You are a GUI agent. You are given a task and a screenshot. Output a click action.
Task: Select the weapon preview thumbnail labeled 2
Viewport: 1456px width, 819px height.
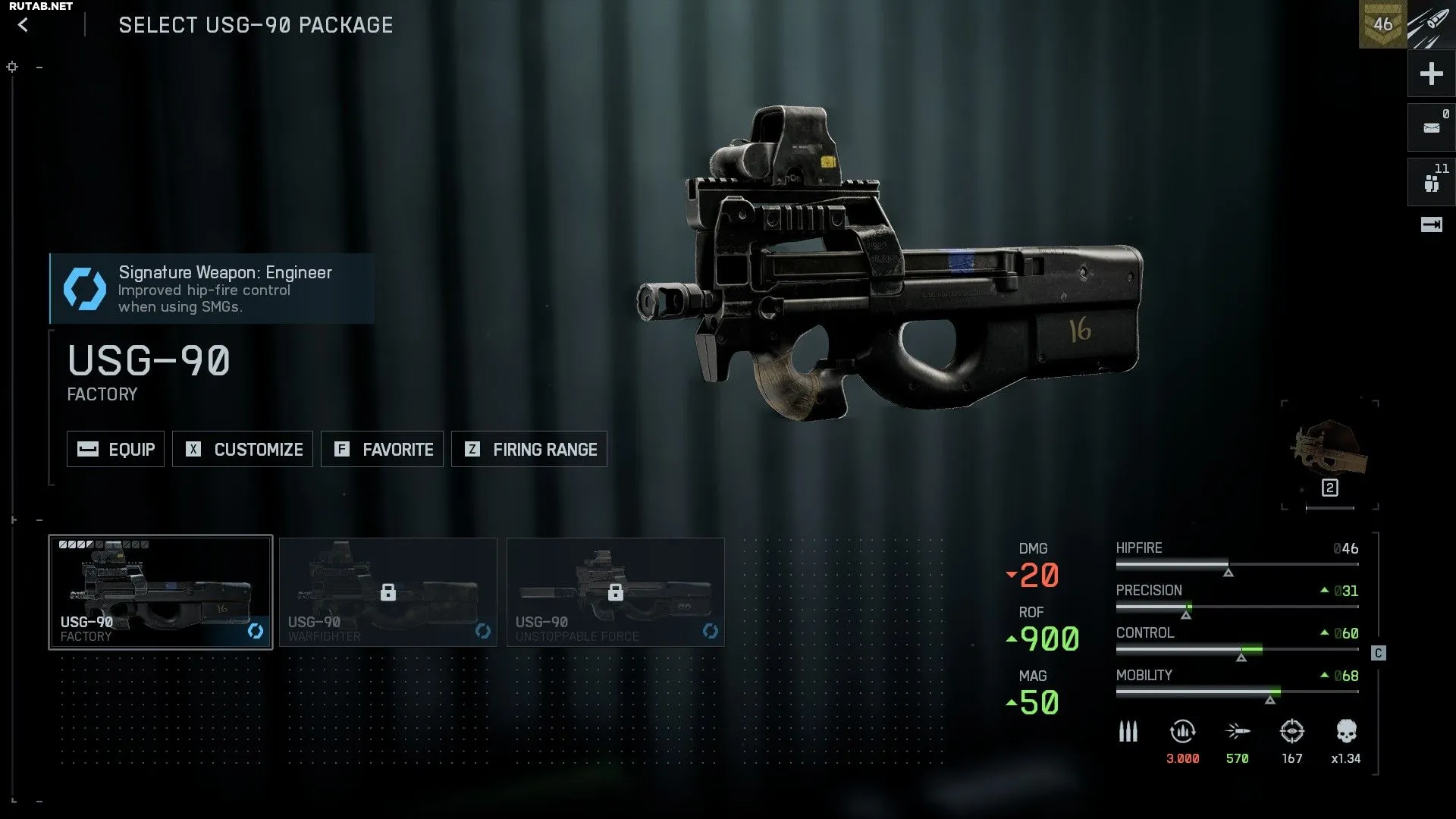tap(1329, 455)
